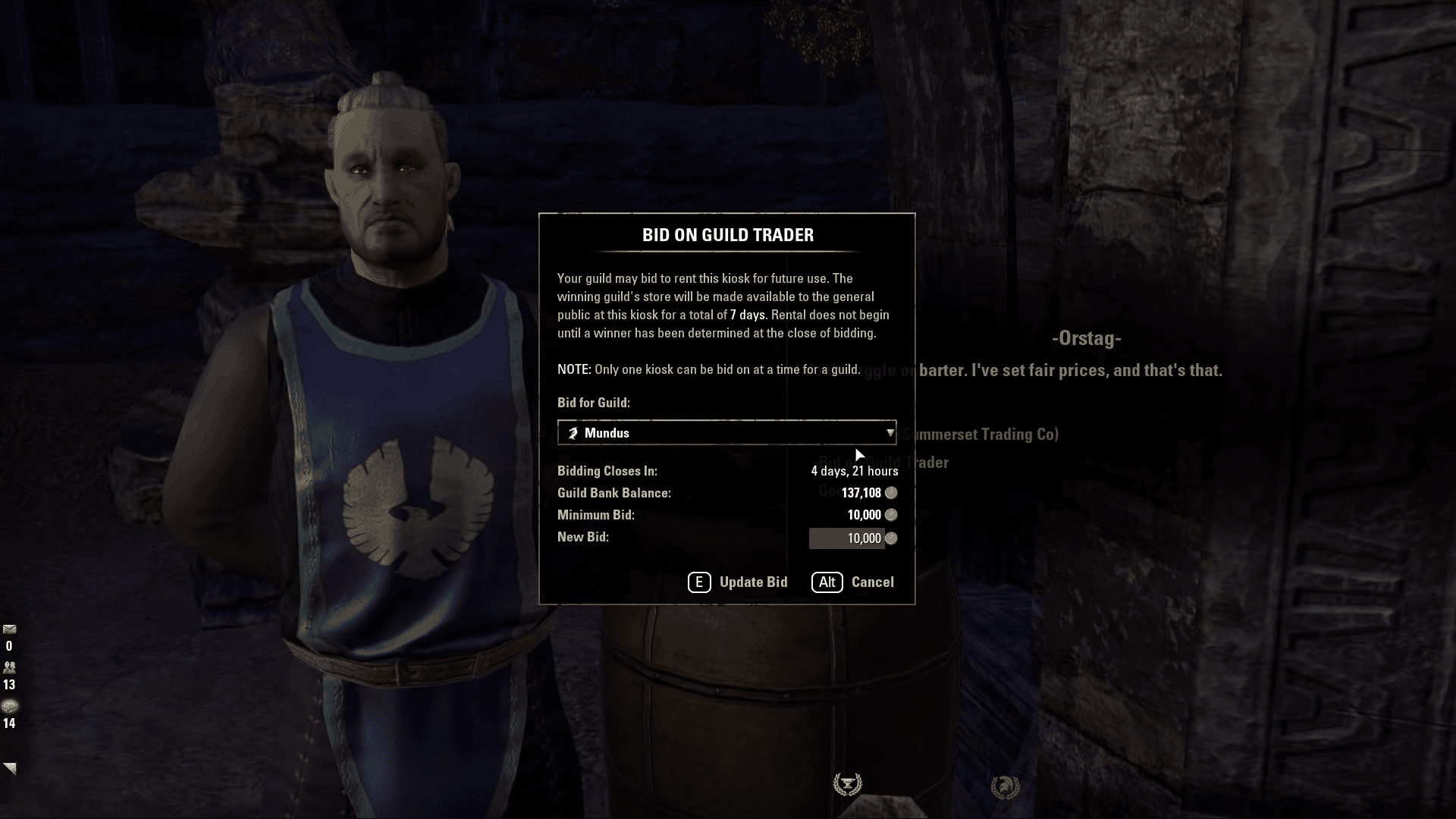Open the unread mail envelope icon
Viewport: 1456px width, 819px height.
[x=9, y=629]
